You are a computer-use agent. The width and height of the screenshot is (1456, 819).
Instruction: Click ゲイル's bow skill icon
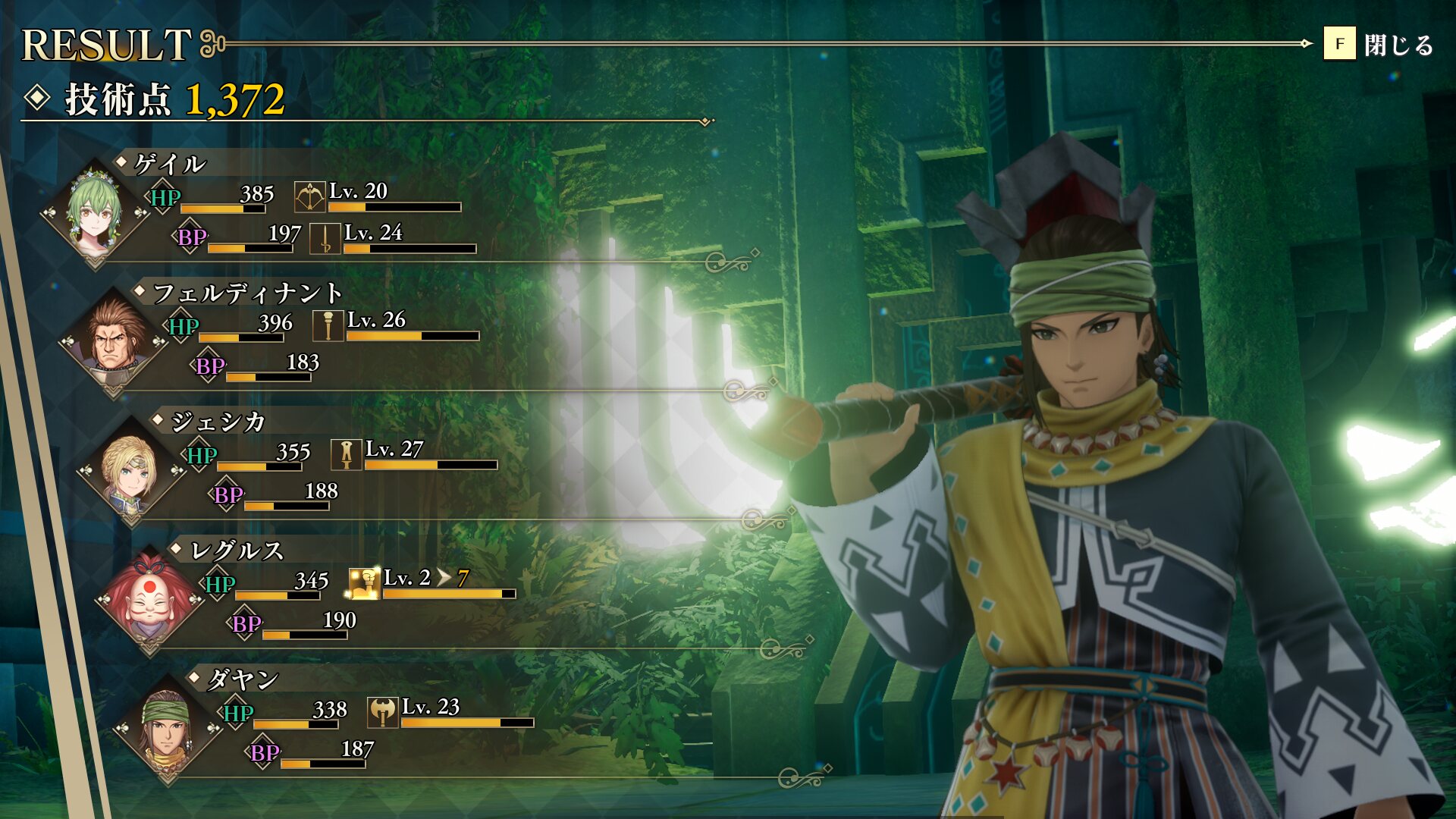tap(309, 197)
